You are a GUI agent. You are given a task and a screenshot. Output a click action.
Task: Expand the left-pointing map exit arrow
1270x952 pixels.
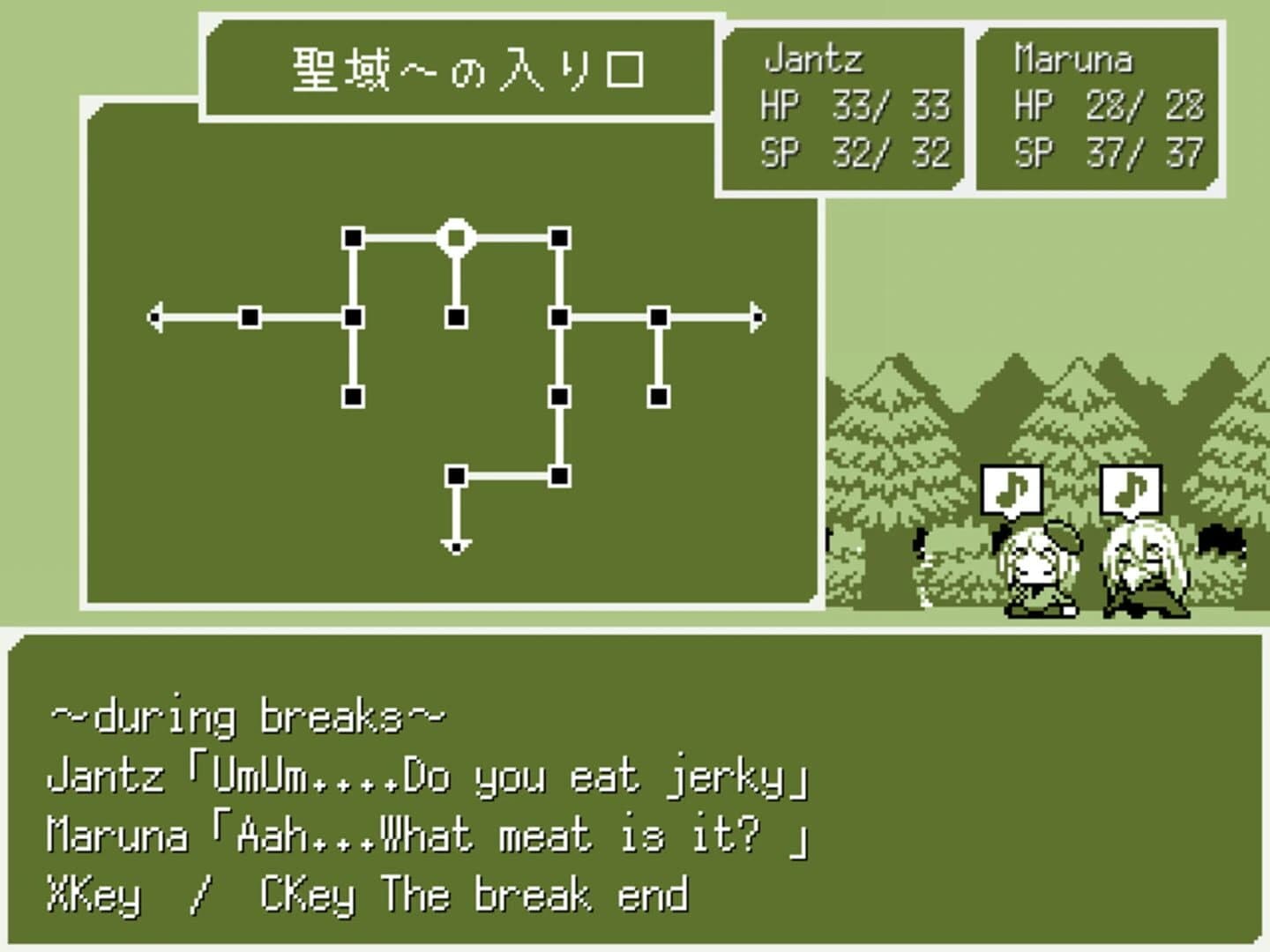(157, 315)
